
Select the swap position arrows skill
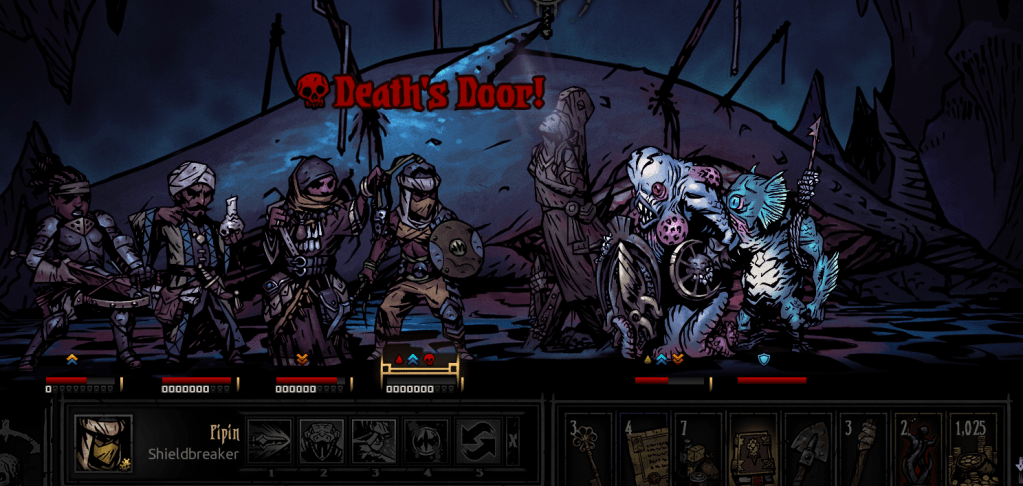pyautogui.click(x=478, y=441)
